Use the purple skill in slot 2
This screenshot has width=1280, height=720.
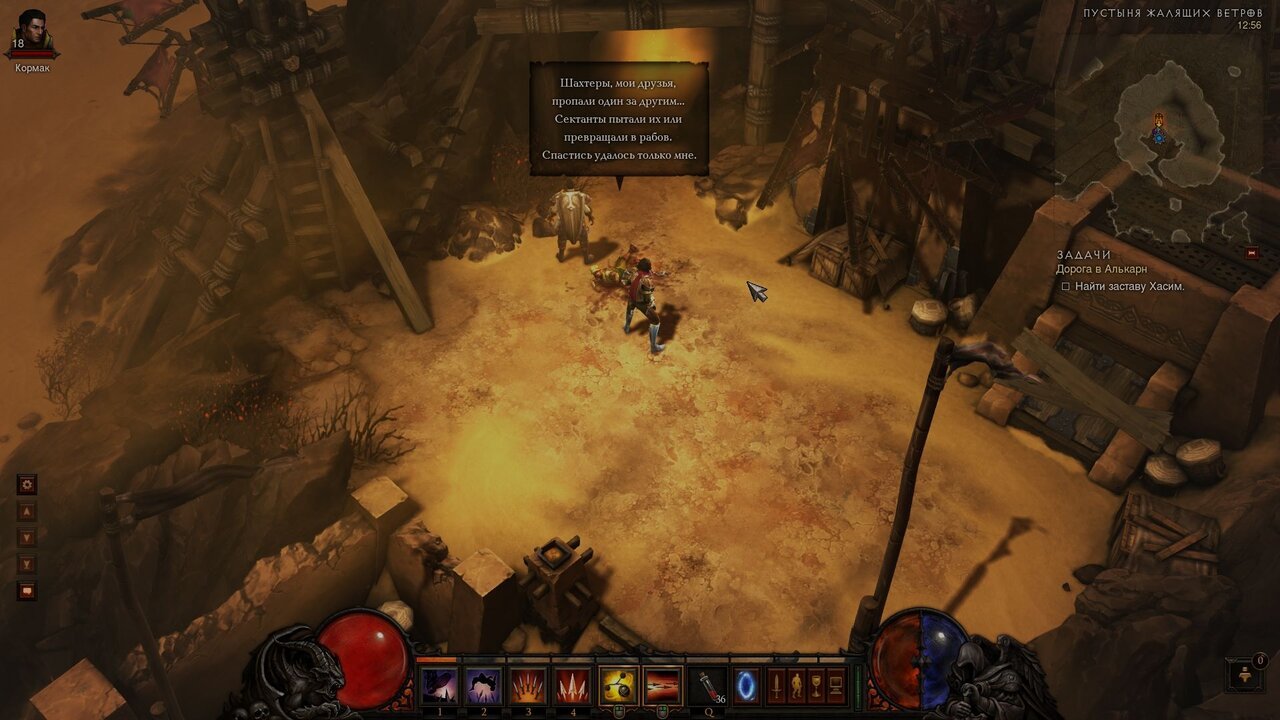(x=485, y=686)
